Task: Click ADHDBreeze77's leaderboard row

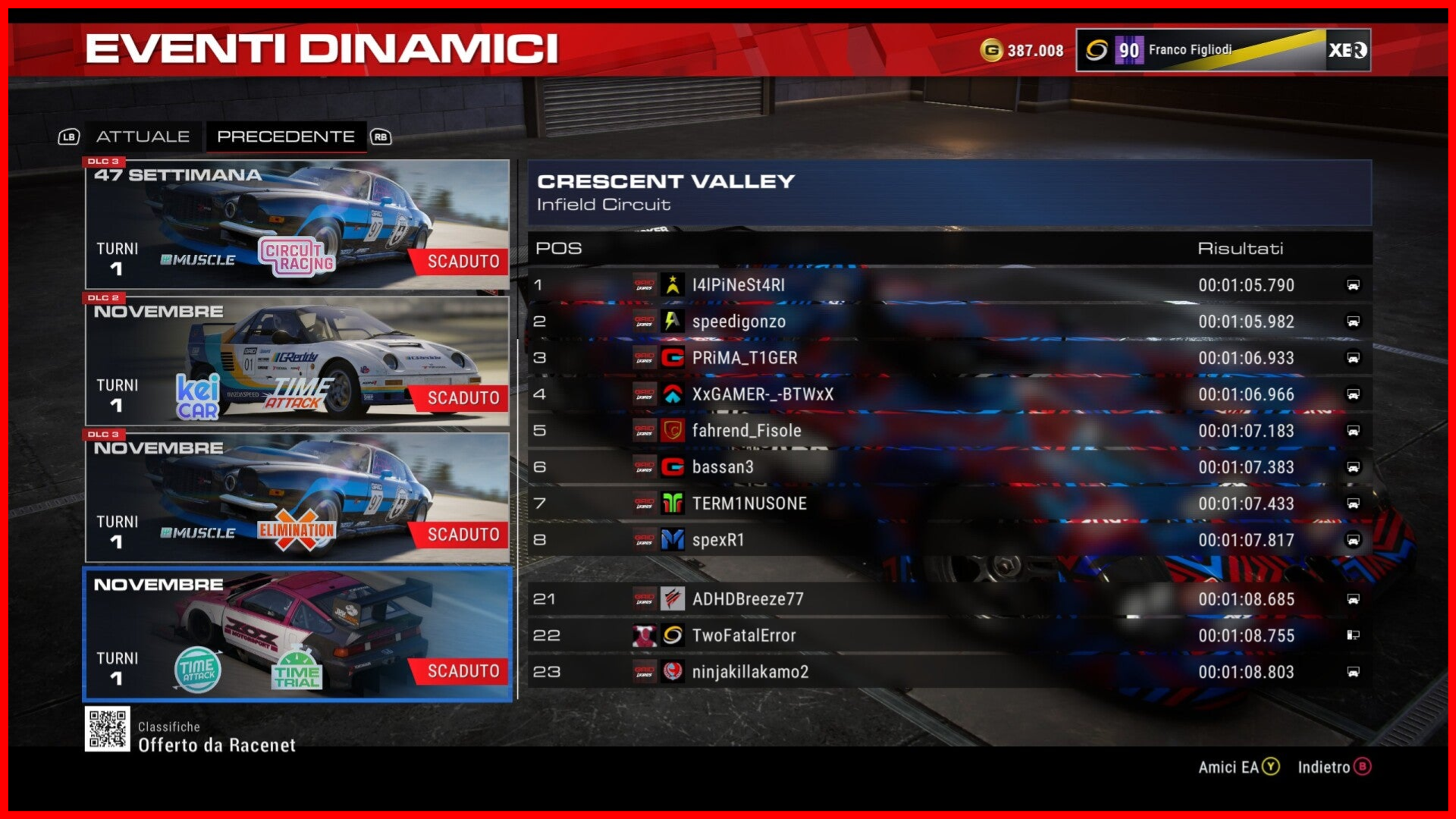Action: pyautogui.click(x=949, y=599)
